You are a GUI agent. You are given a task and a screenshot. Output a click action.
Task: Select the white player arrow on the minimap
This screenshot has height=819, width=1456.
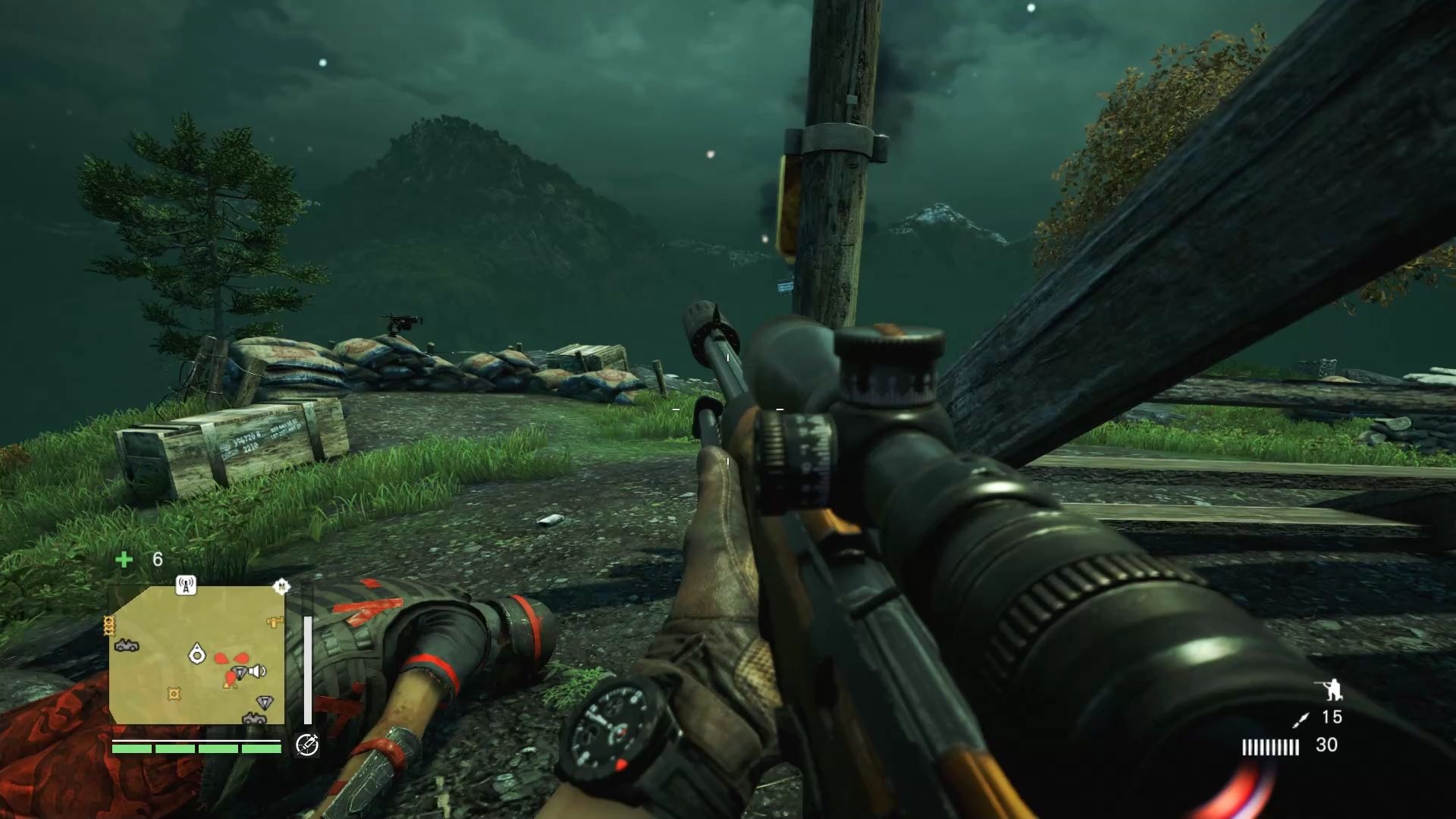[197, 652]
